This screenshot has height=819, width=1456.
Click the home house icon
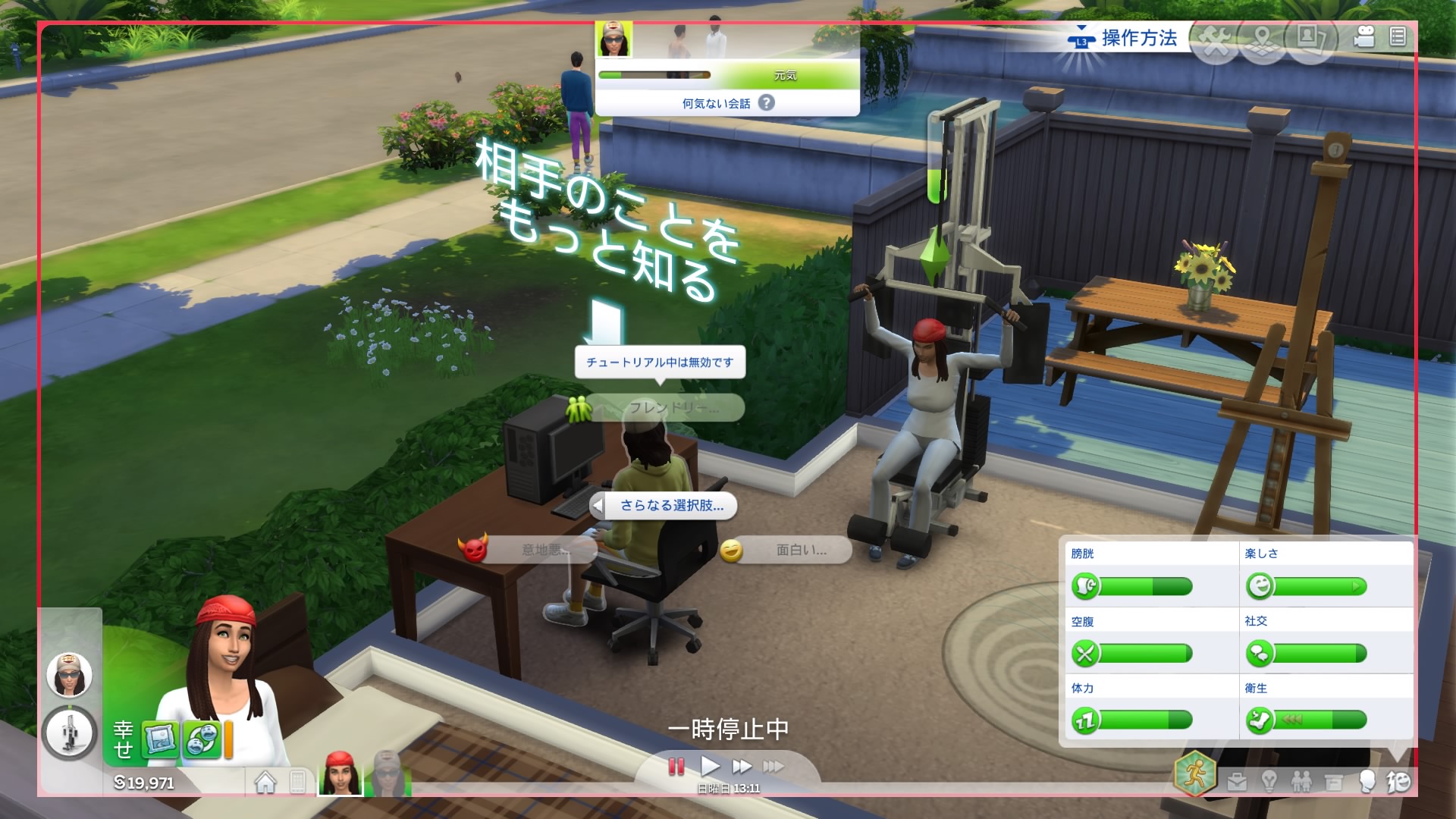[265, 782]
